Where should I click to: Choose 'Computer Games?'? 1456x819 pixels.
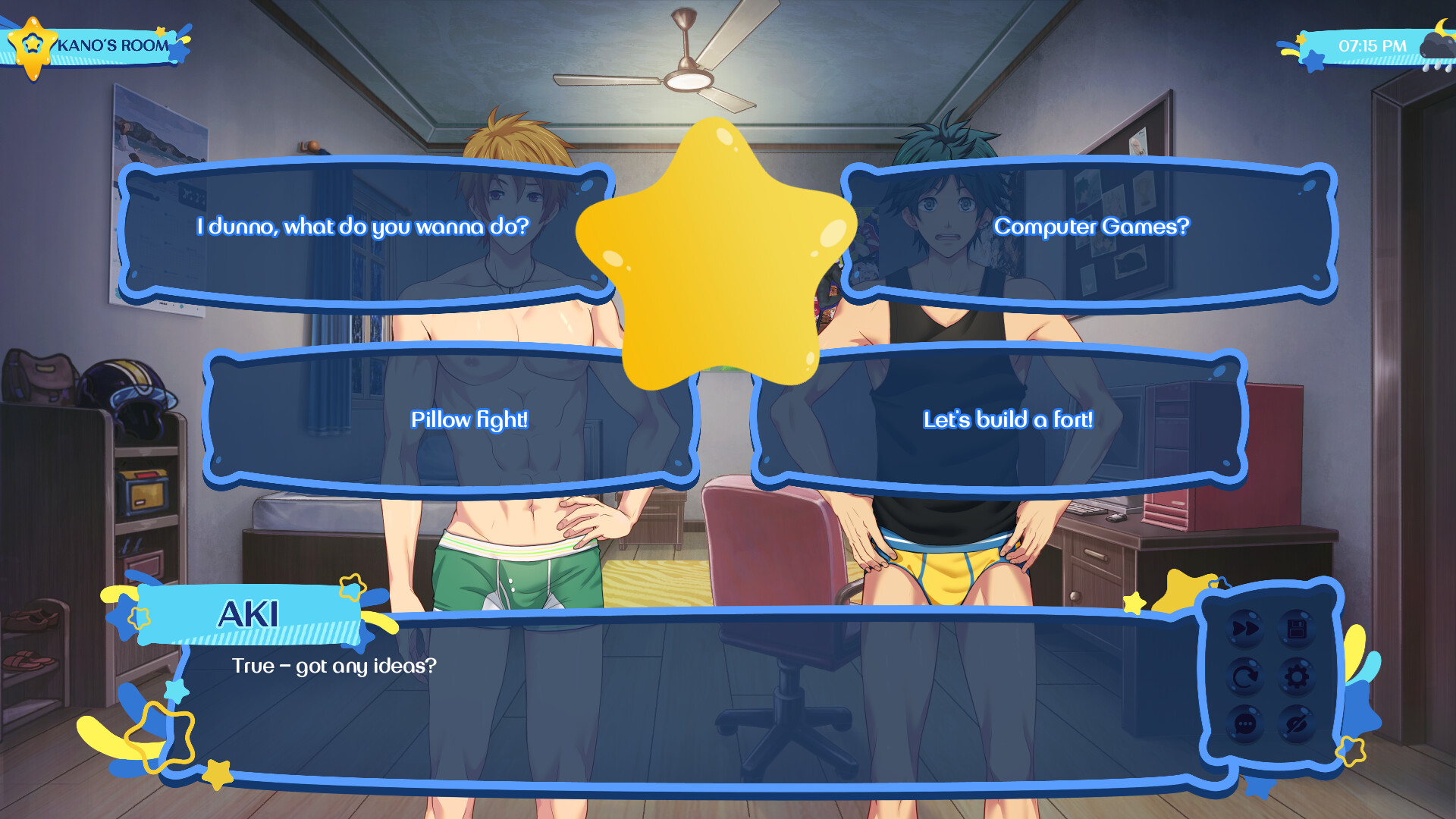point(1092,226)
